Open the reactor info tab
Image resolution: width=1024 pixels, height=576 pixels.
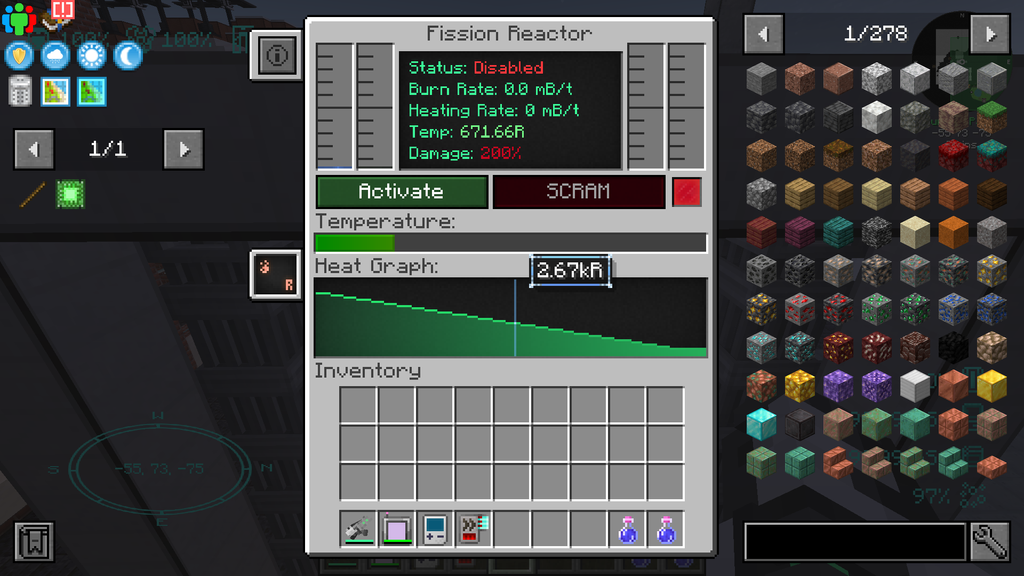click(277, 56)
